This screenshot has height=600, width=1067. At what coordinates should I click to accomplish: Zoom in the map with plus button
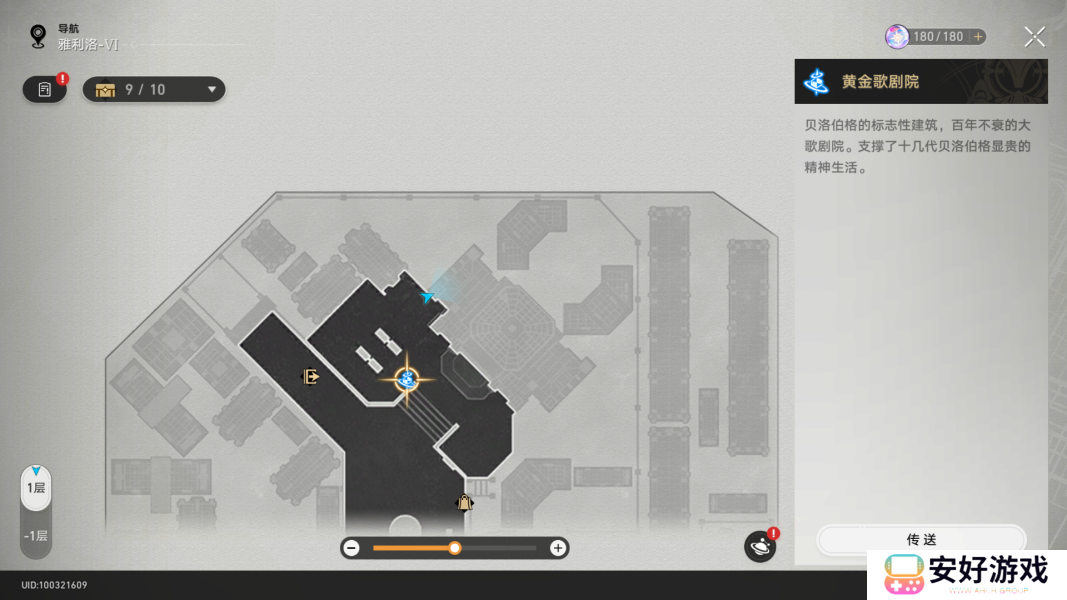558,548
